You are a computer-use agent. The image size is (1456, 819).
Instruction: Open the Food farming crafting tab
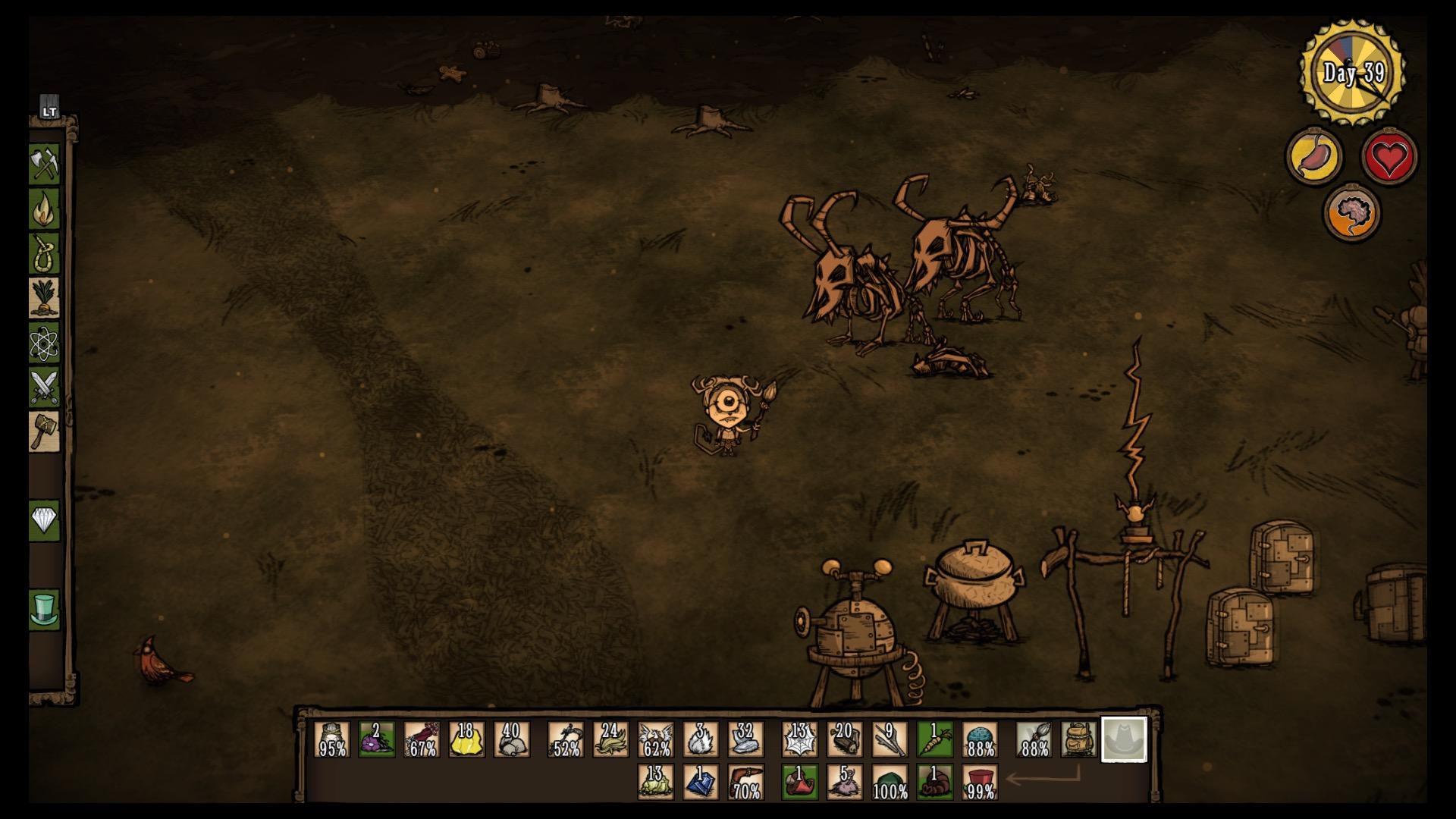tap(44, 297)
